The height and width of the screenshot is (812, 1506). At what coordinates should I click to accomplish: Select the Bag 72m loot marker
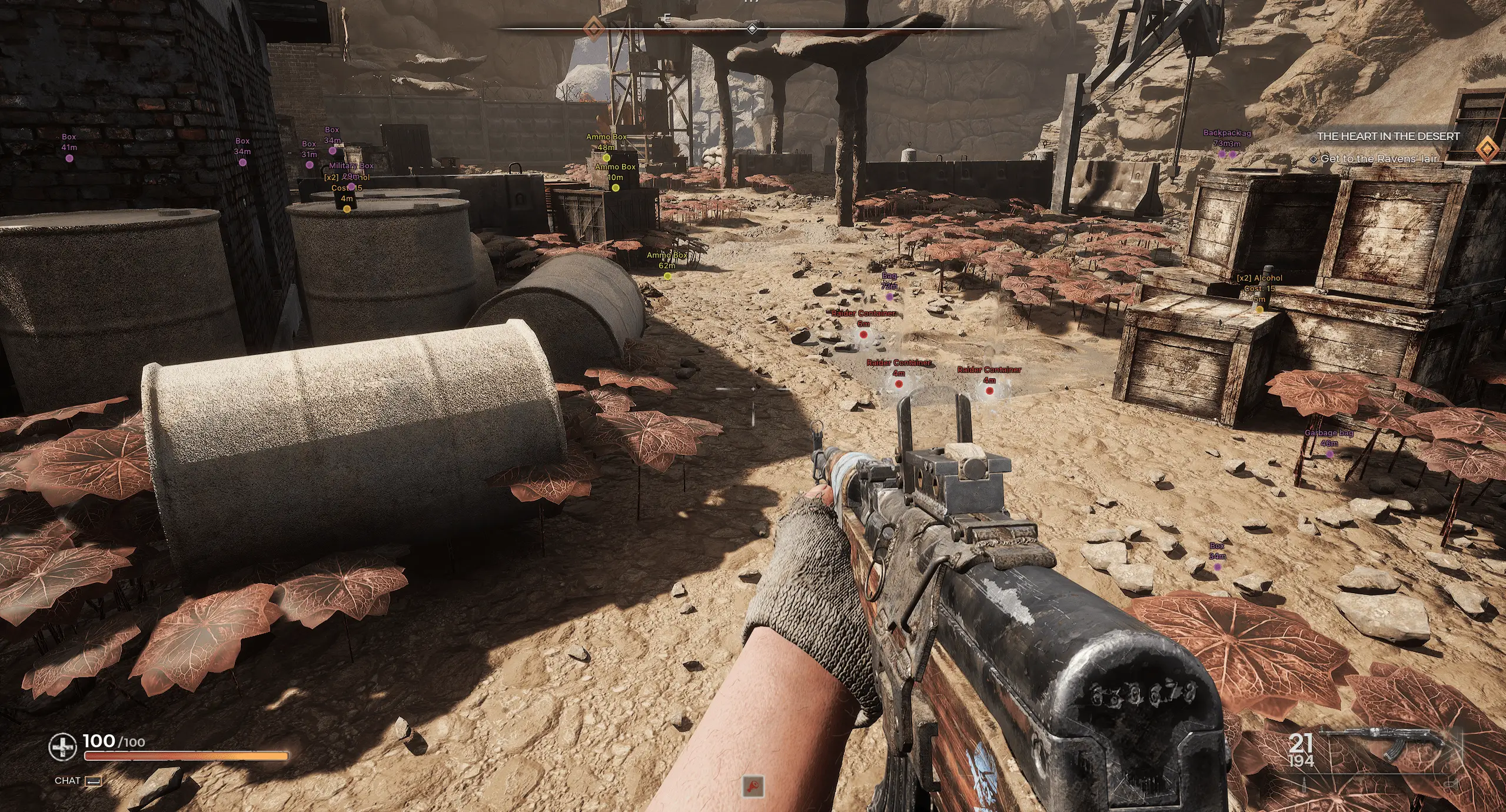click(889, 296)
